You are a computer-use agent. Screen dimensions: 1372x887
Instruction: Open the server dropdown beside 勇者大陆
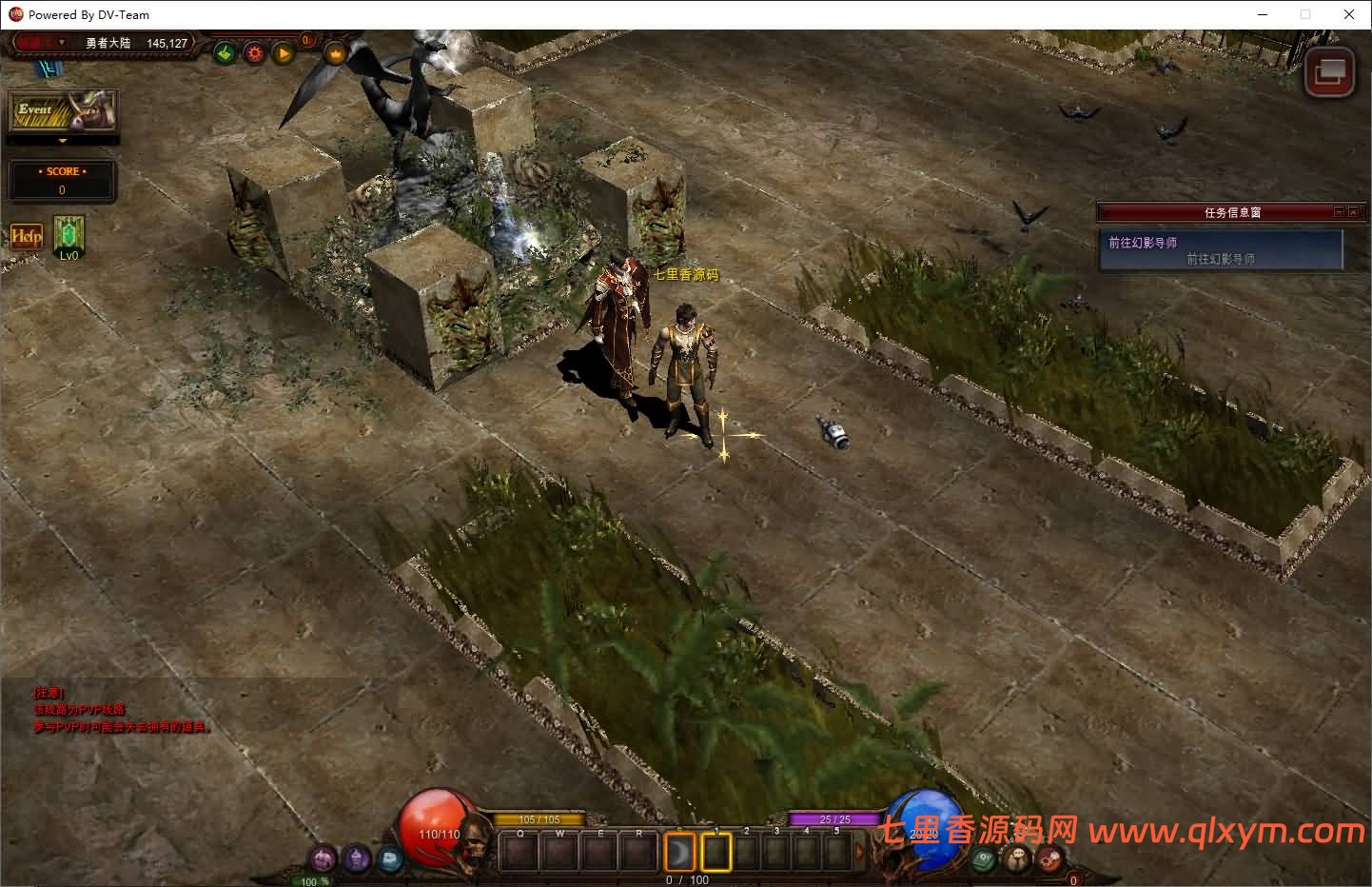[x=62, y=43]
